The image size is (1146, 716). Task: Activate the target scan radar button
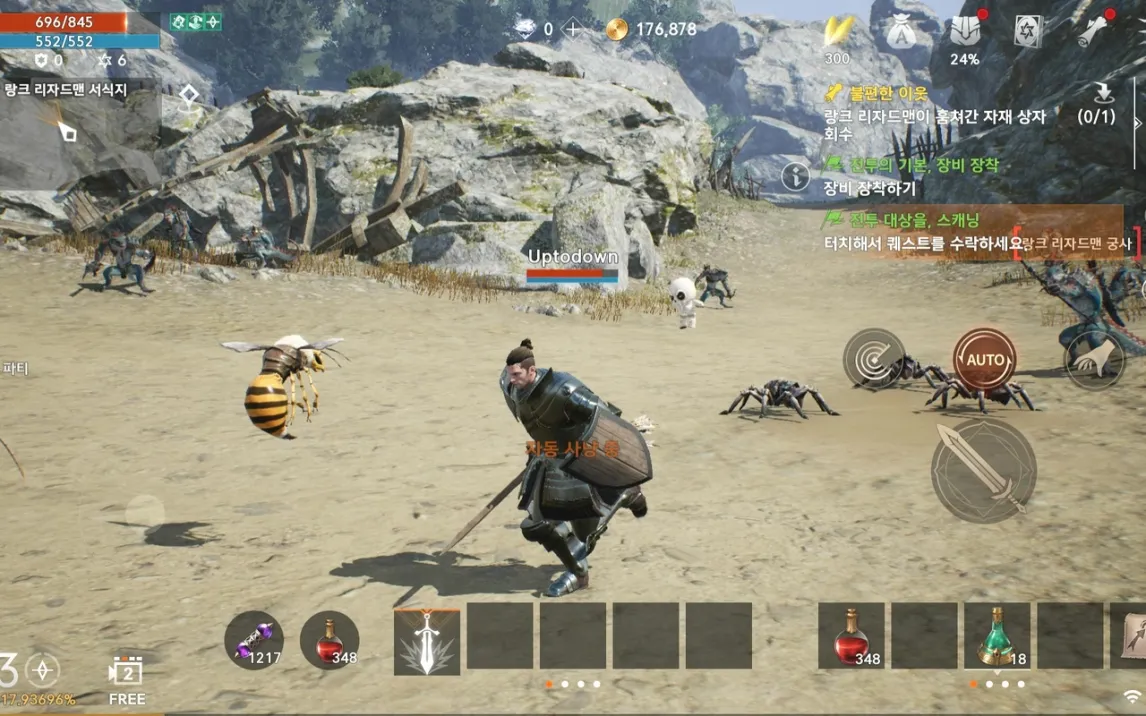(874, 359)
